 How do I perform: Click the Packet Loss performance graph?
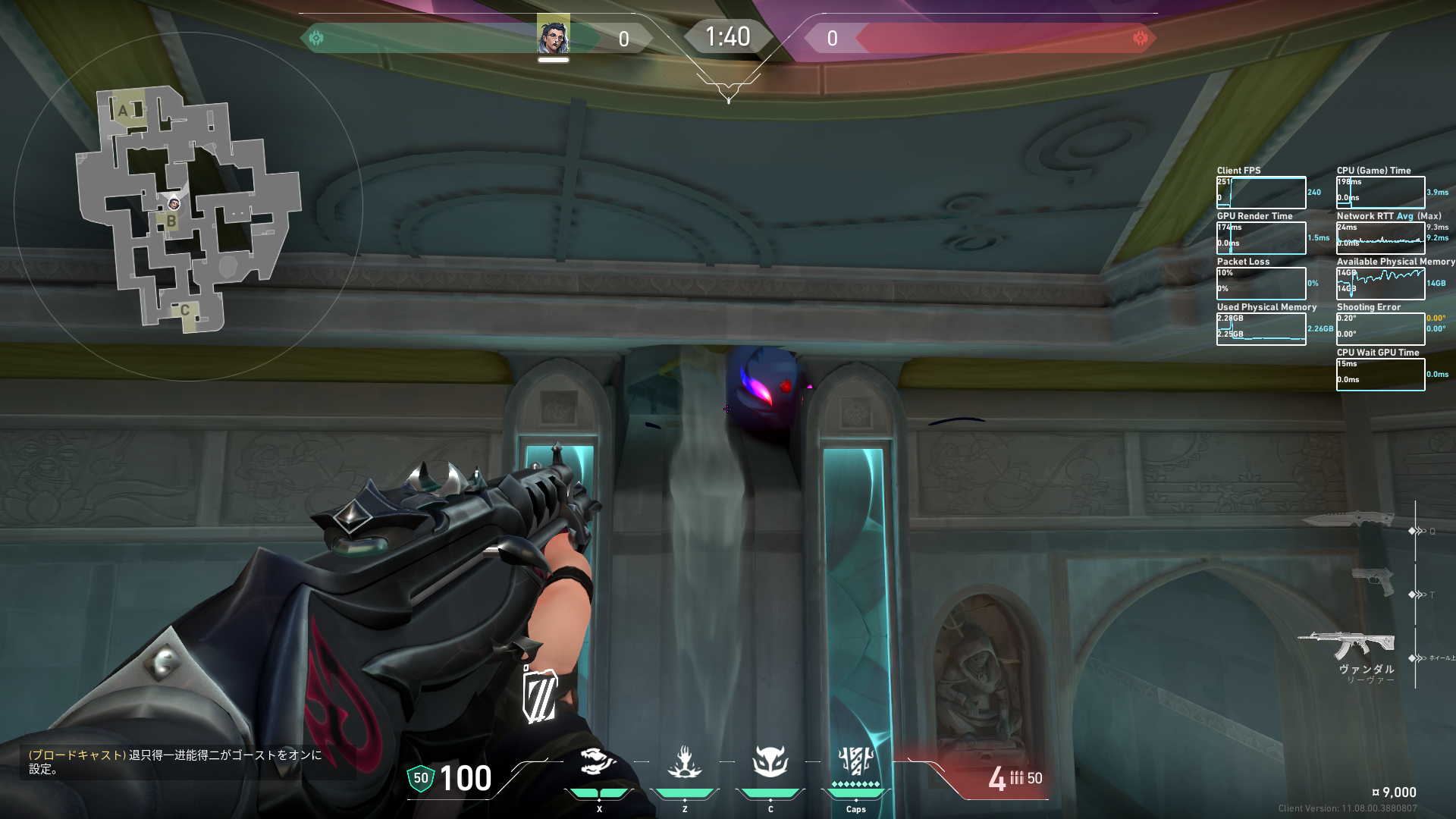[1261, 284]
